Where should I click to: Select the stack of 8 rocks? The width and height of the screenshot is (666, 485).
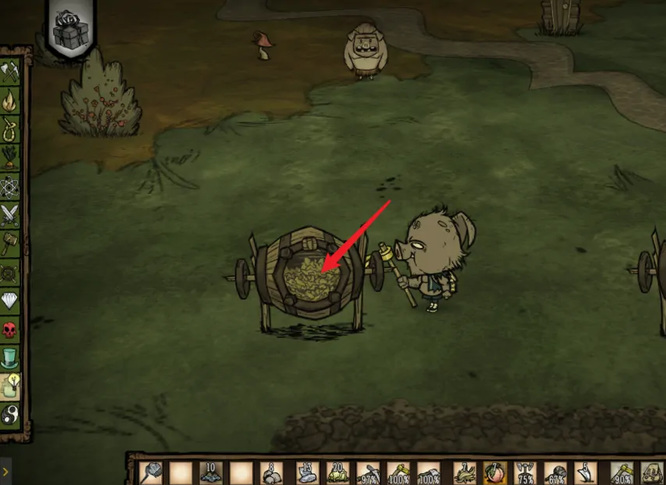click(272, 472)
